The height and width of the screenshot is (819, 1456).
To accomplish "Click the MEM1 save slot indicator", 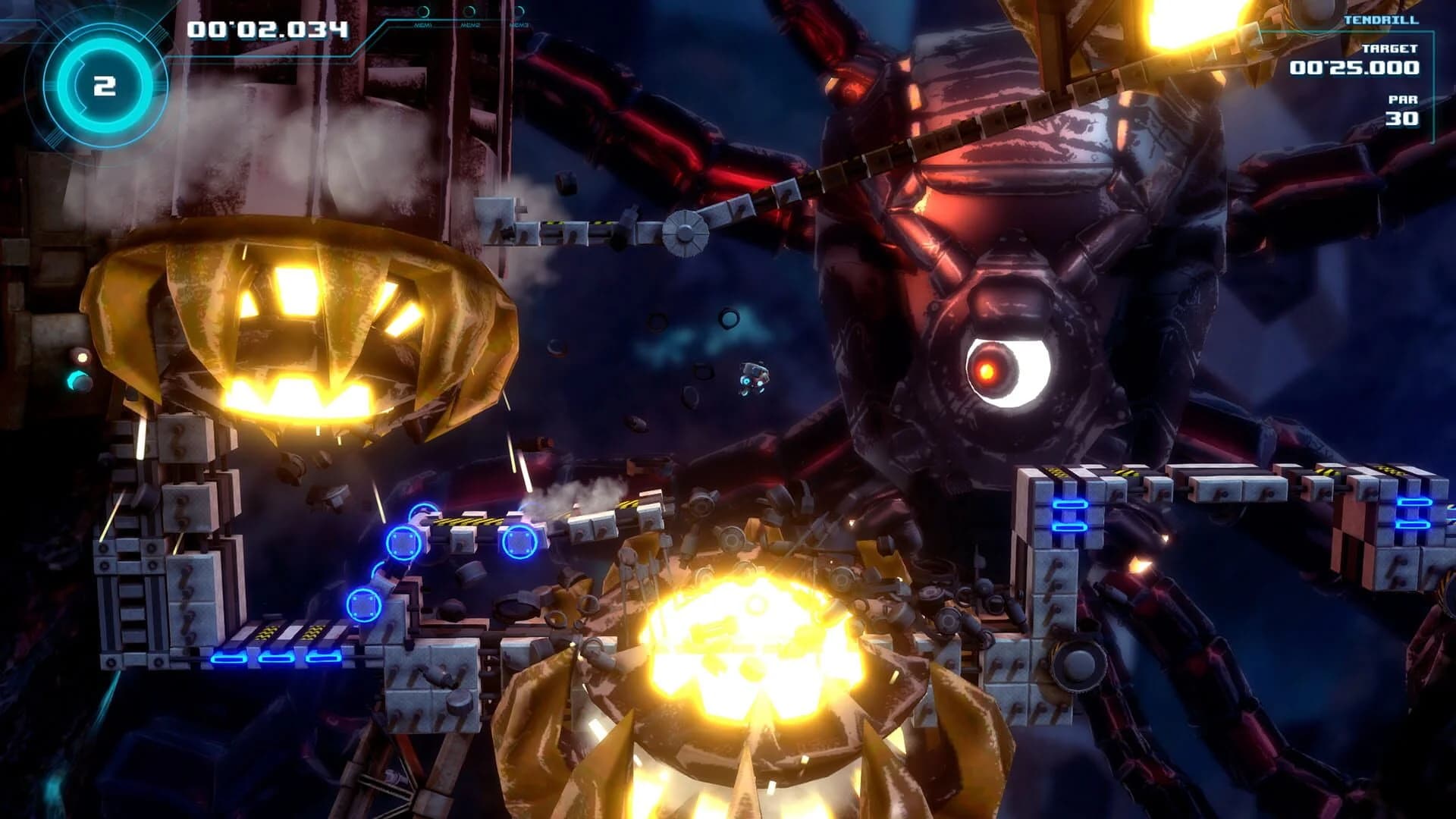I will 423,15.
